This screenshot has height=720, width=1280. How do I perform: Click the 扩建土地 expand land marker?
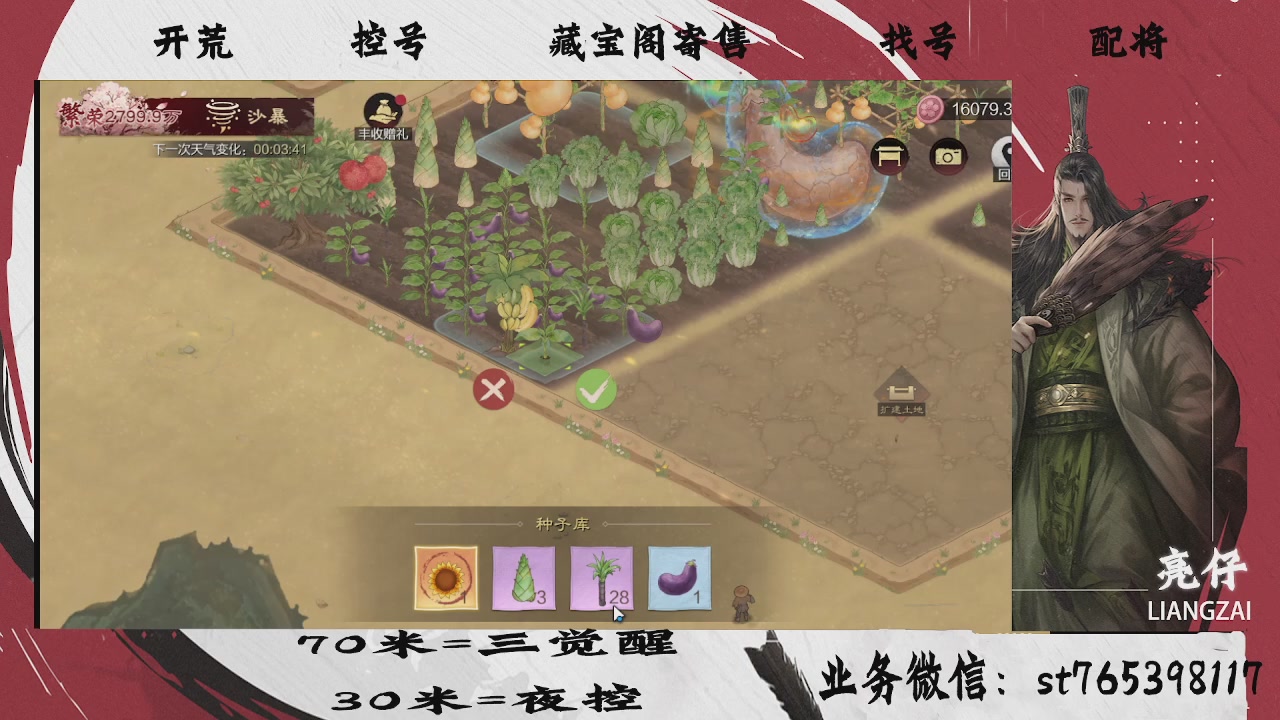point(899,390)
